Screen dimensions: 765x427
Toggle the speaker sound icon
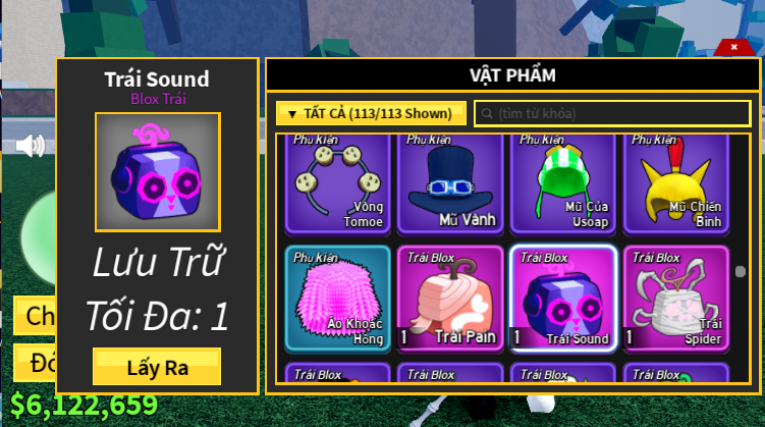coord(31,146)
